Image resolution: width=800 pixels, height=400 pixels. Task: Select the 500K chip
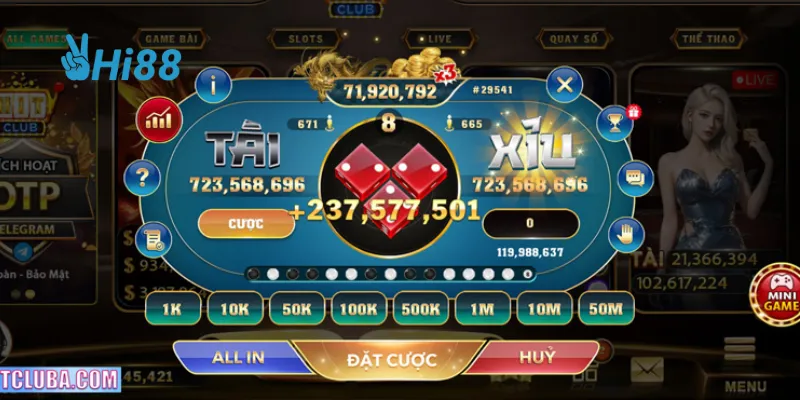[x=420, y=309]
